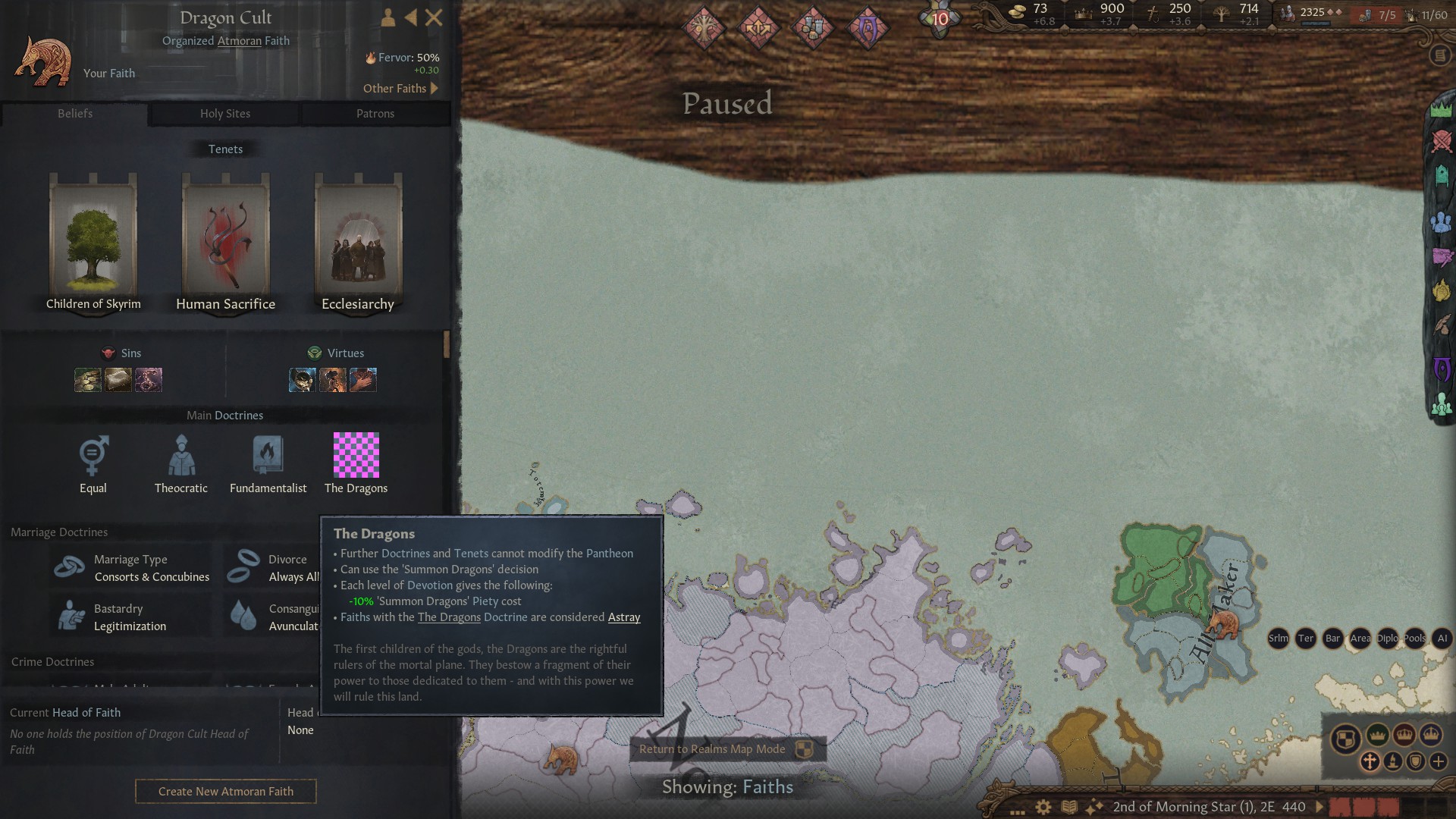Switch to the Holy Sites tab

coord(225,114)
